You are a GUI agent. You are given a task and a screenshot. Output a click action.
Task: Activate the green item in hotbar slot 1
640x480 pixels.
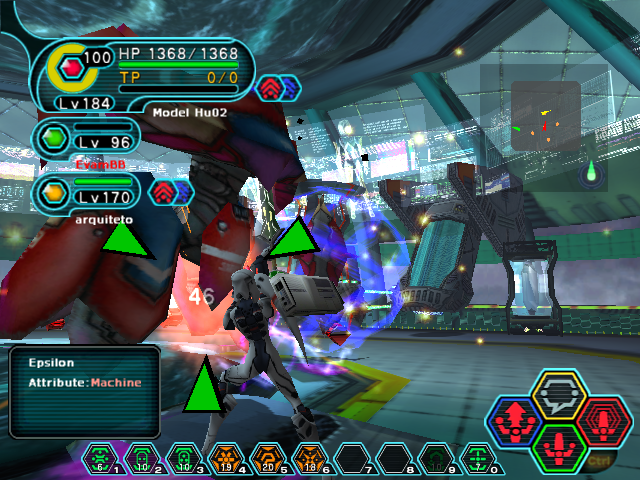[97, 459]
